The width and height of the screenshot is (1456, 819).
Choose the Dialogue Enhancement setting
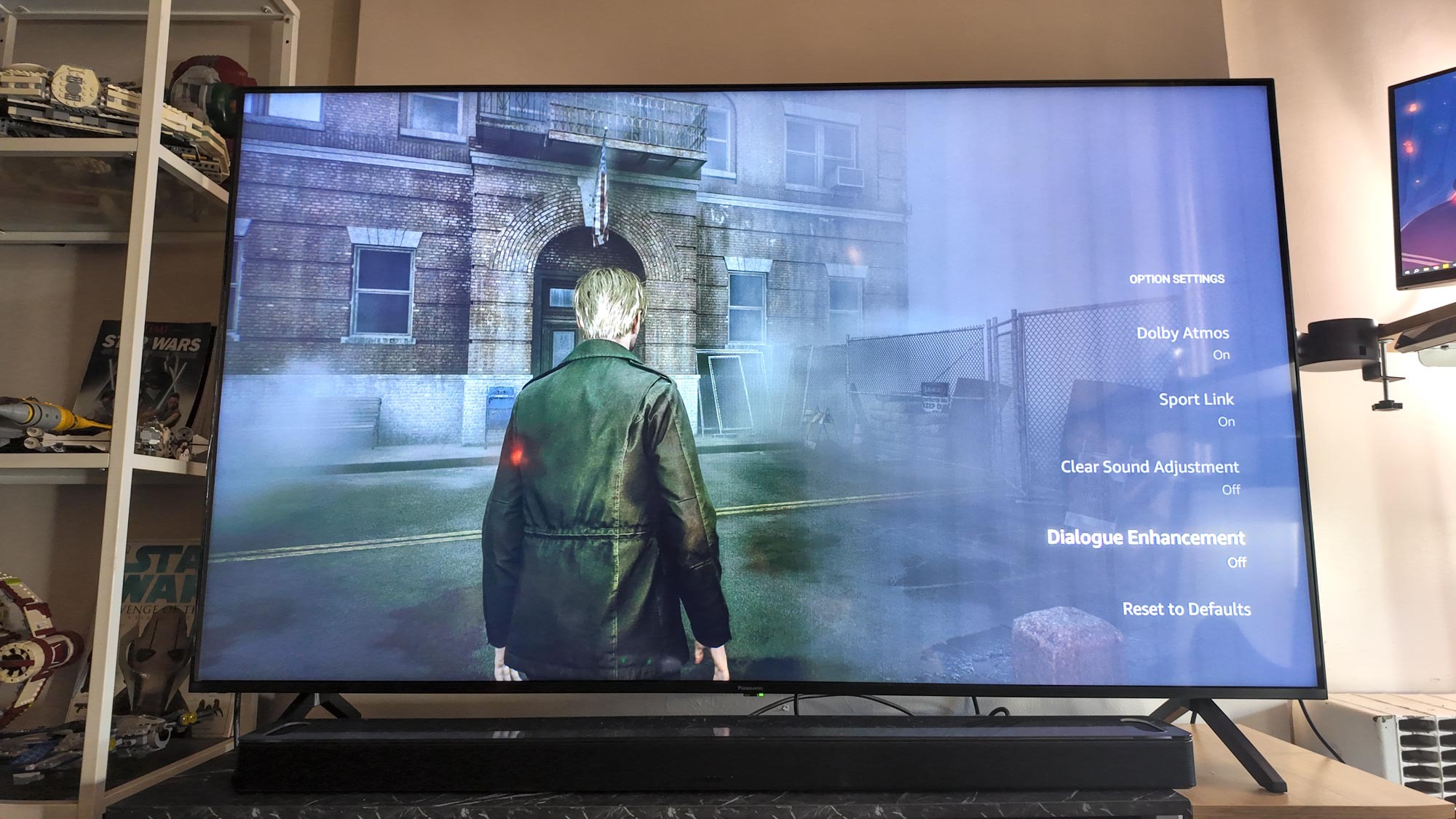tap(1145, 538)
